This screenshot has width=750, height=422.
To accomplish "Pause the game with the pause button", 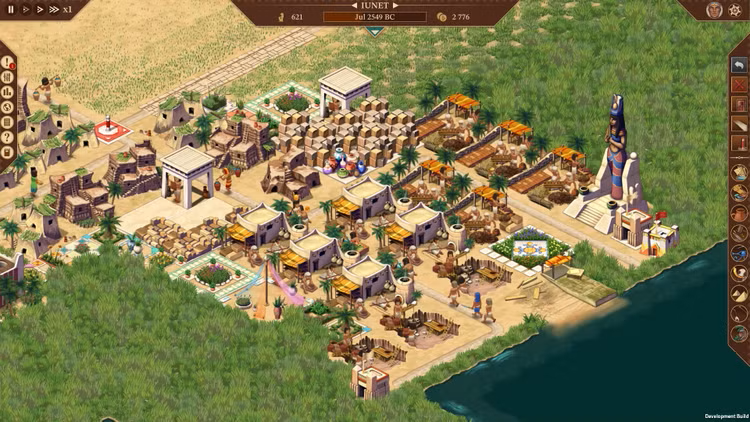I will (x=11, y=8).
